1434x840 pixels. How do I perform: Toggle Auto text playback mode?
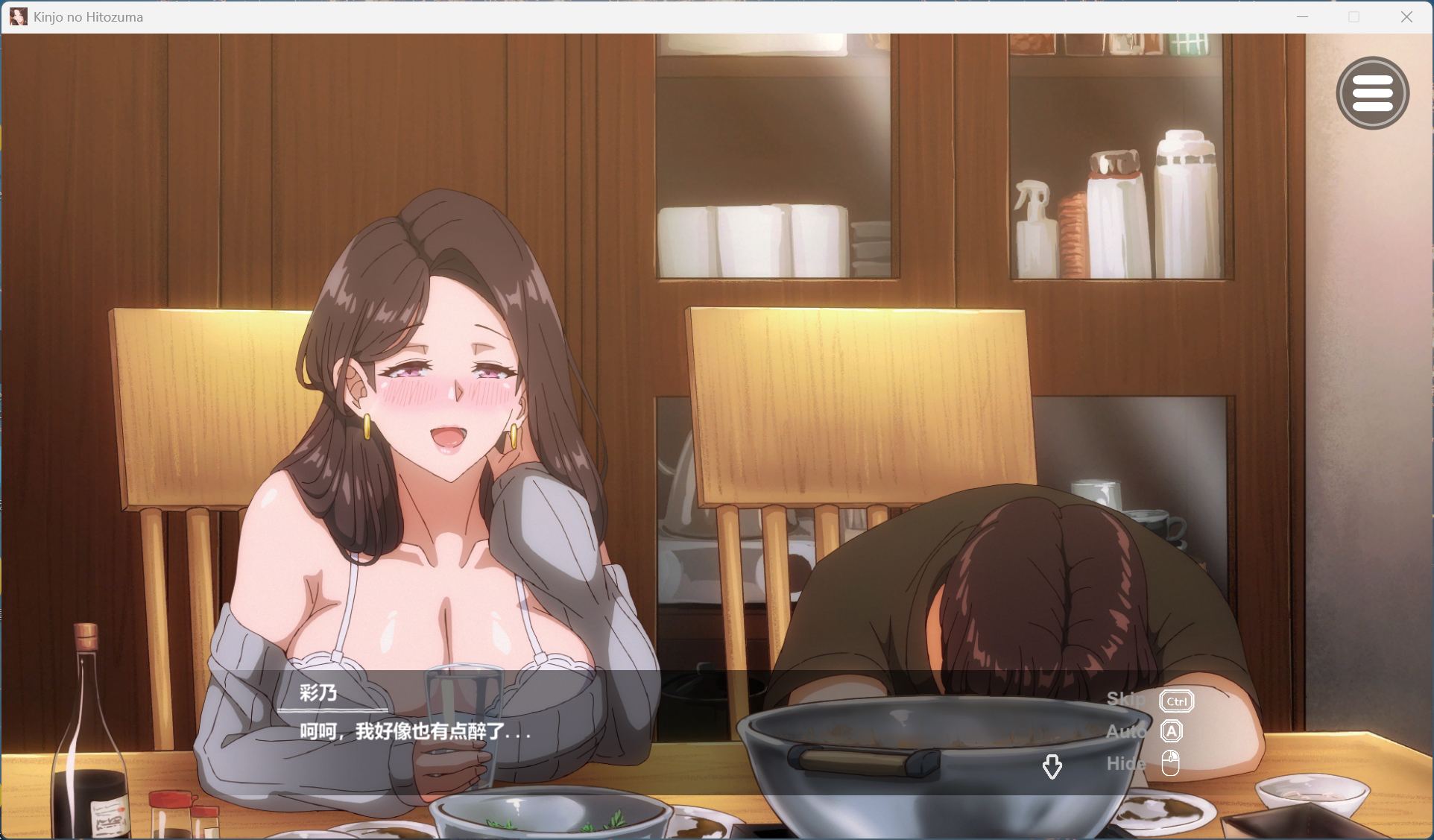1127,731
